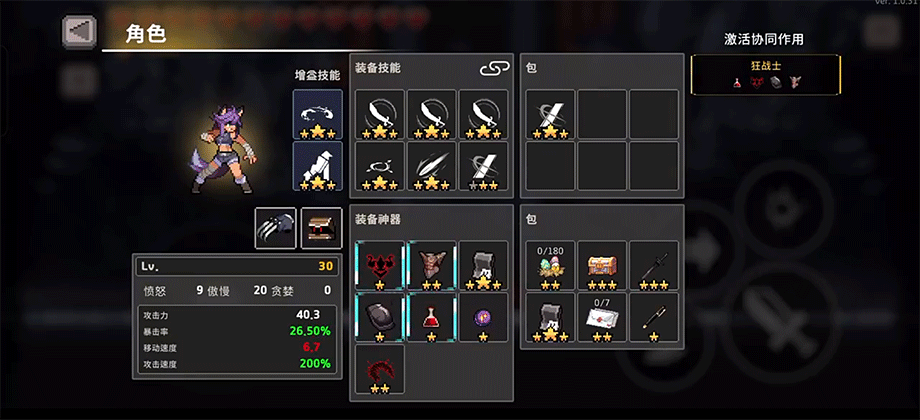Image resolution: width=920 pixels, height=420 pixels.
Task: Select the black stone artifact
Action: click(x=379, y=317)
